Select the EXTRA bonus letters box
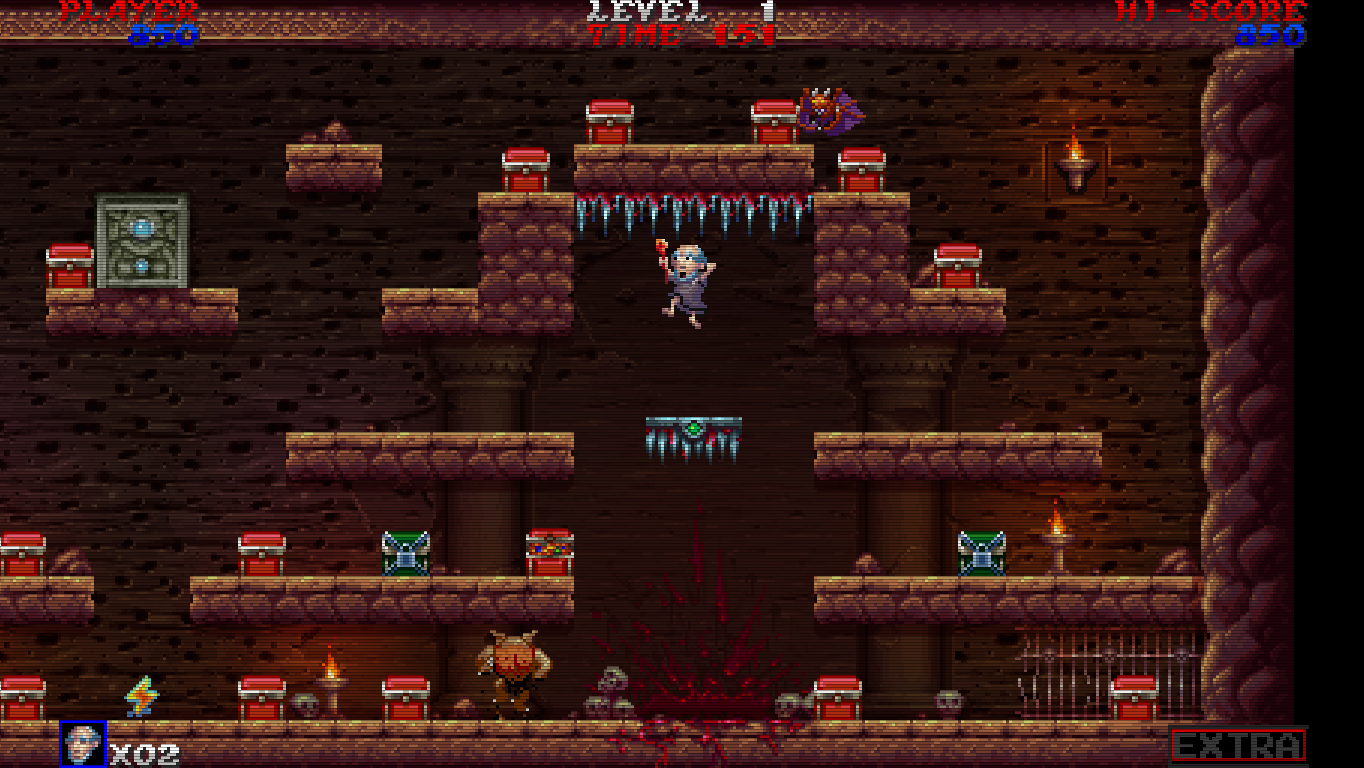The height and width of the screenshot is (768, 1364). point(1238,747)
